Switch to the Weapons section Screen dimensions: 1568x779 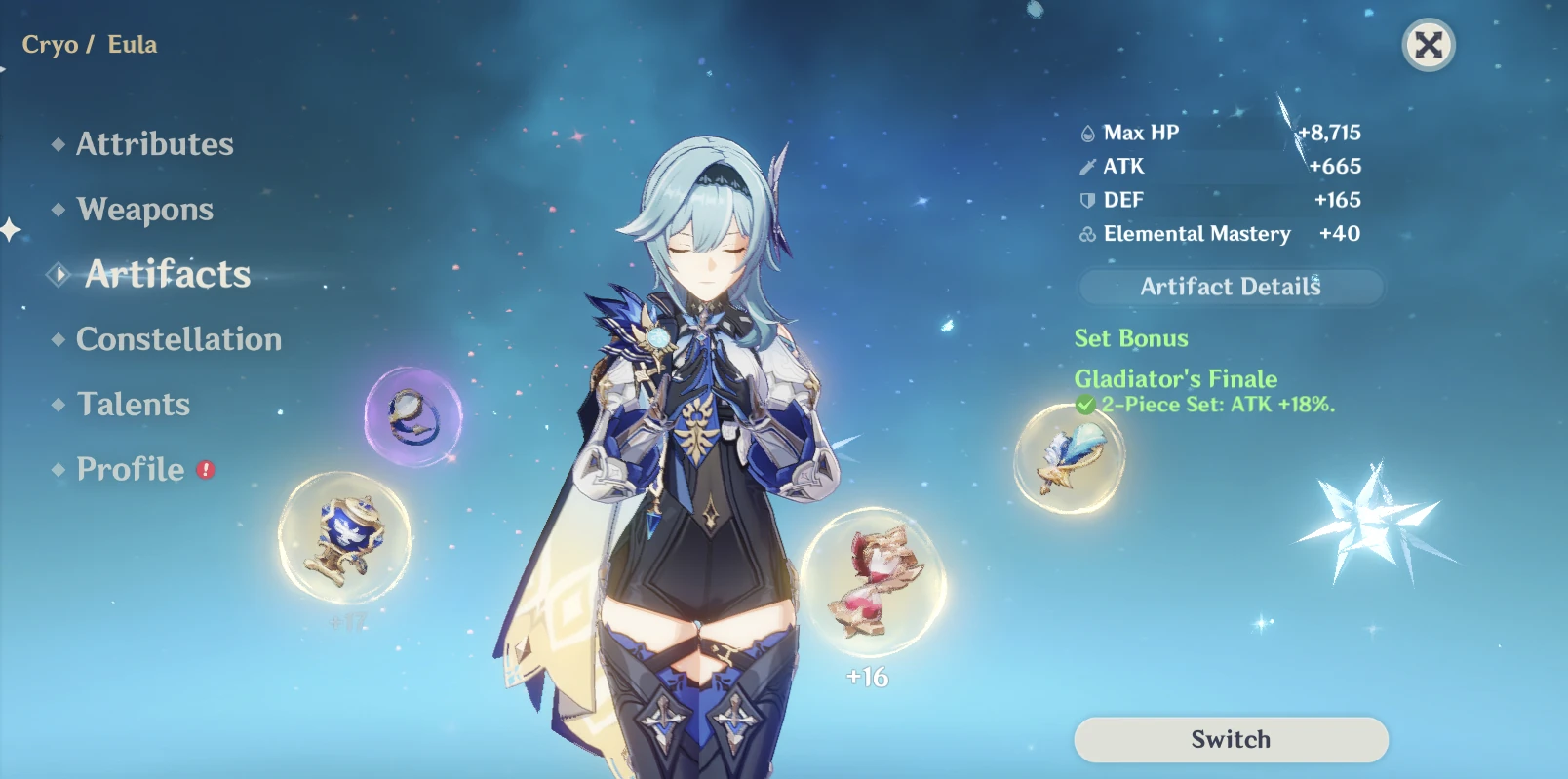tap(144, 209)
